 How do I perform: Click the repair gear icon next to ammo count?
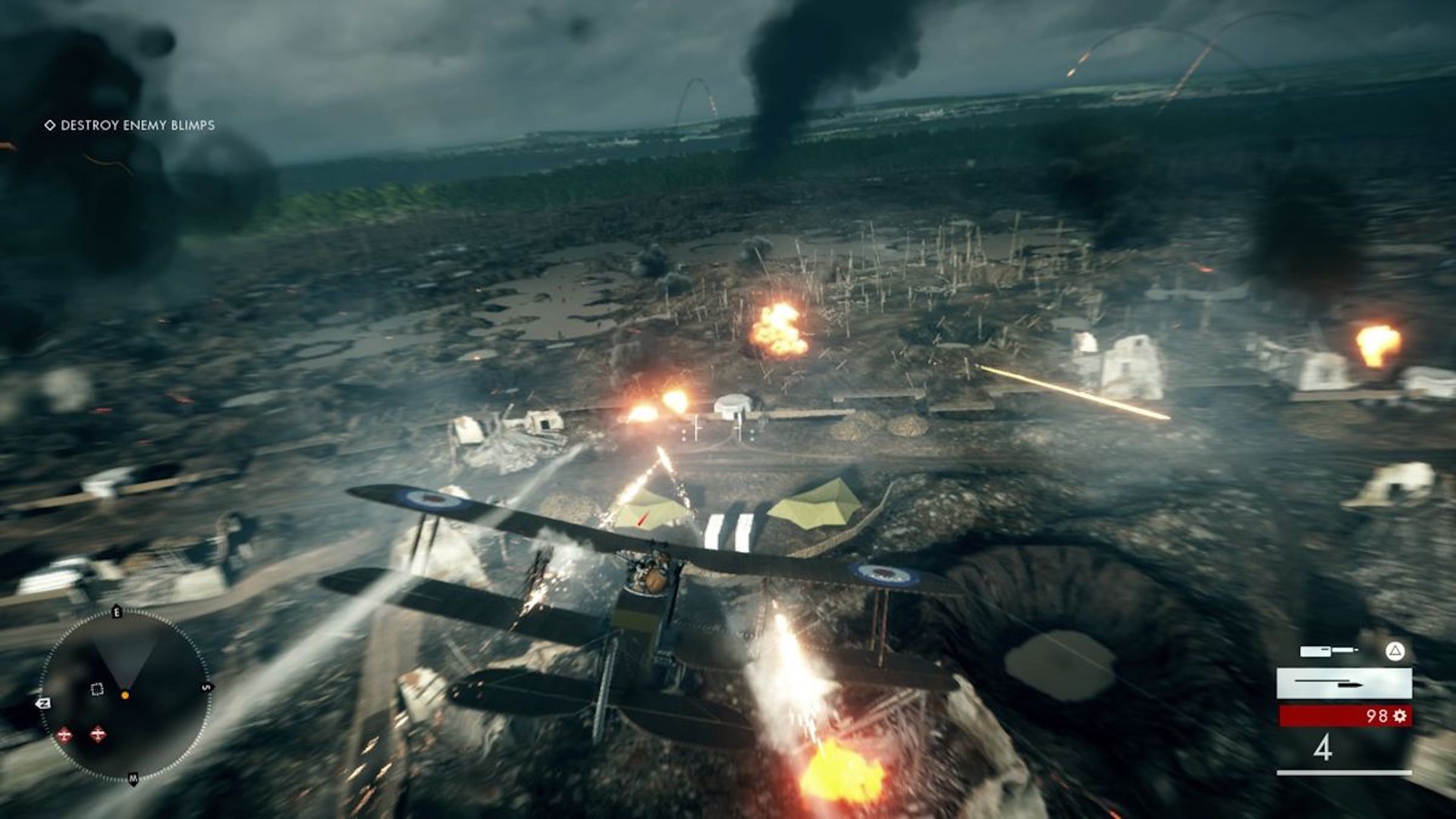[1401, 715]
